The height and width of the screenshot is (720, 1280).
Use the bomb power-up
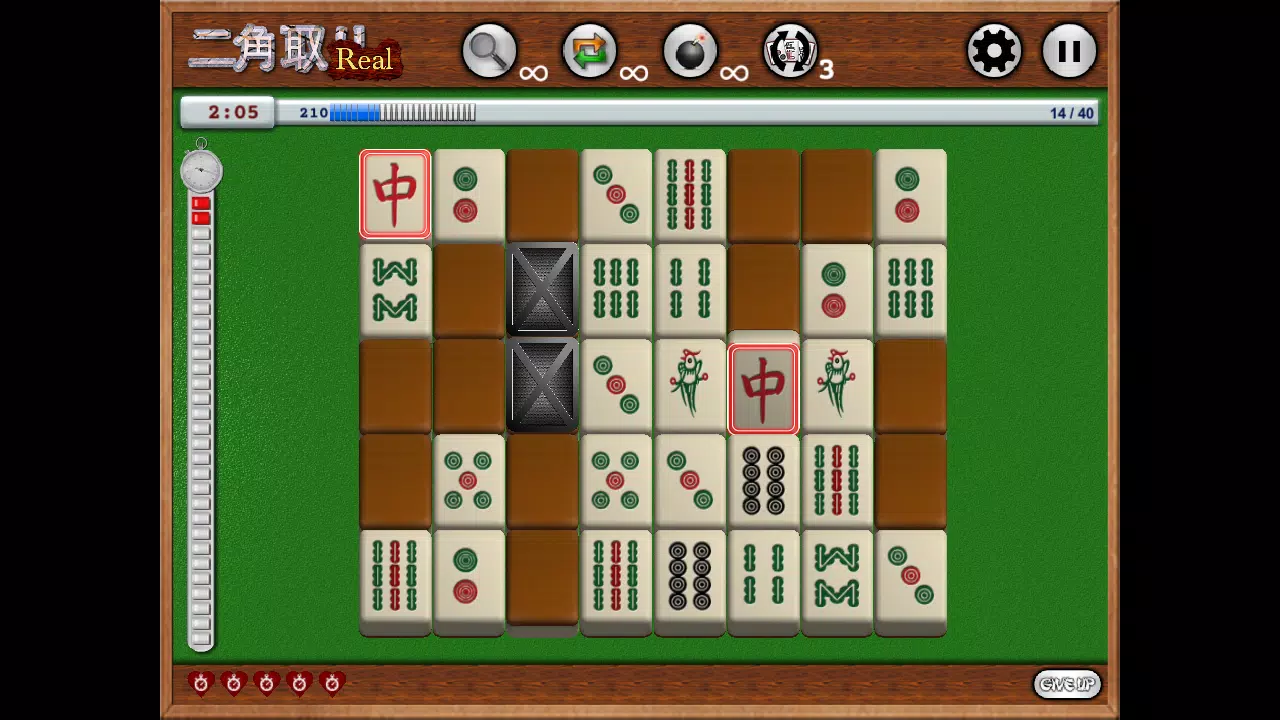[690, 51]
